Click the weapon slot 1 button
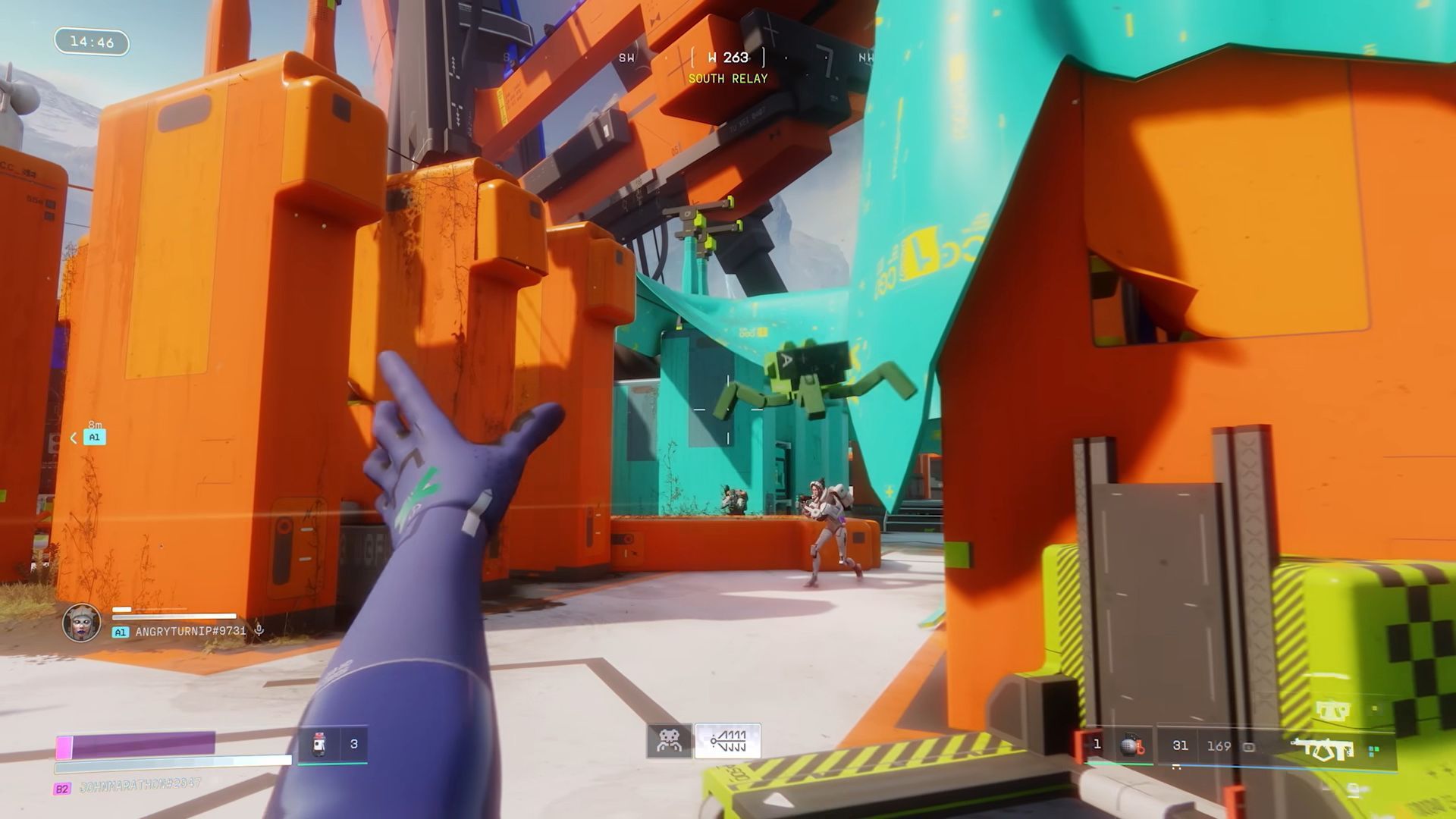 pyautogui.click(x=1097, y=744)
